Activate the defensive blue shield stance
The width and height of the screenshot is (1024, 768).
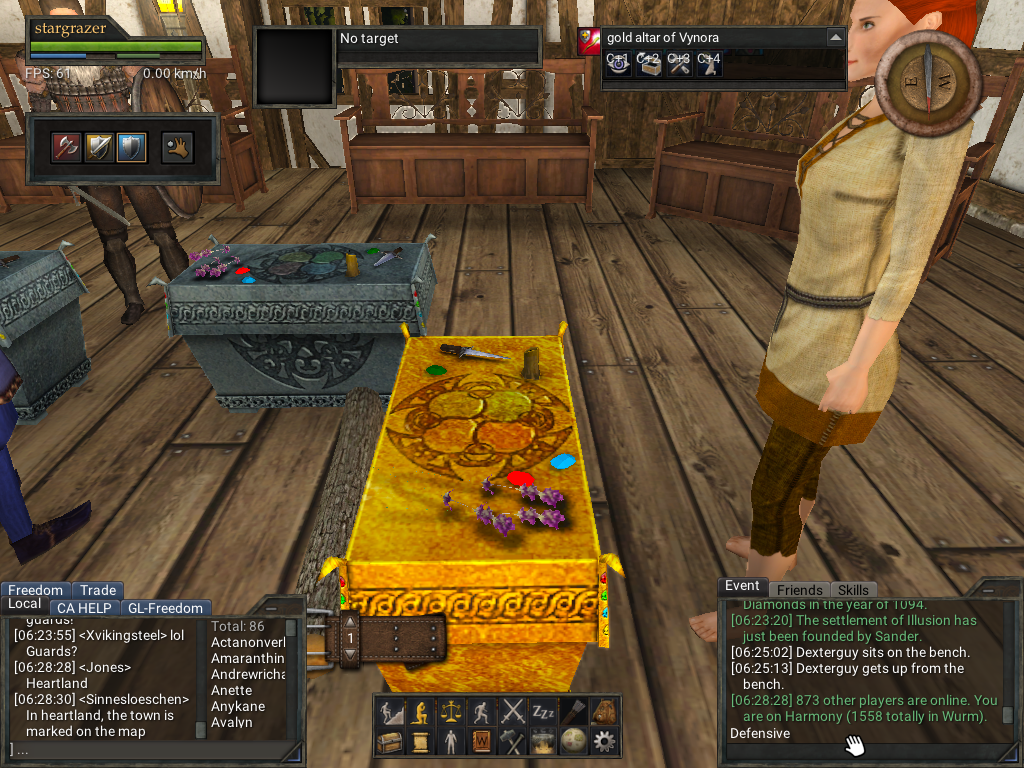tap(131, 148)
